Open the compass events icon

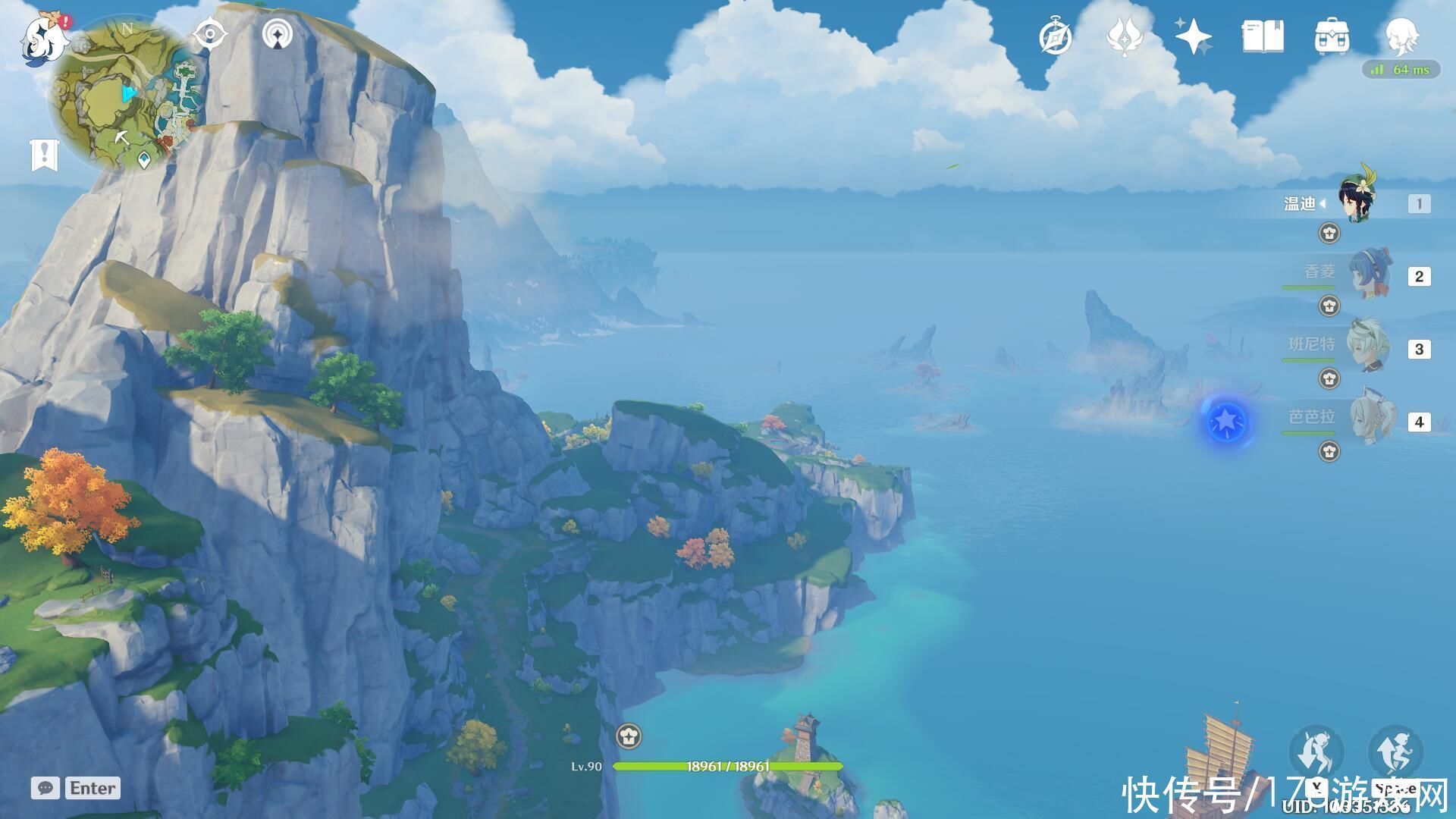[1055, 37]
